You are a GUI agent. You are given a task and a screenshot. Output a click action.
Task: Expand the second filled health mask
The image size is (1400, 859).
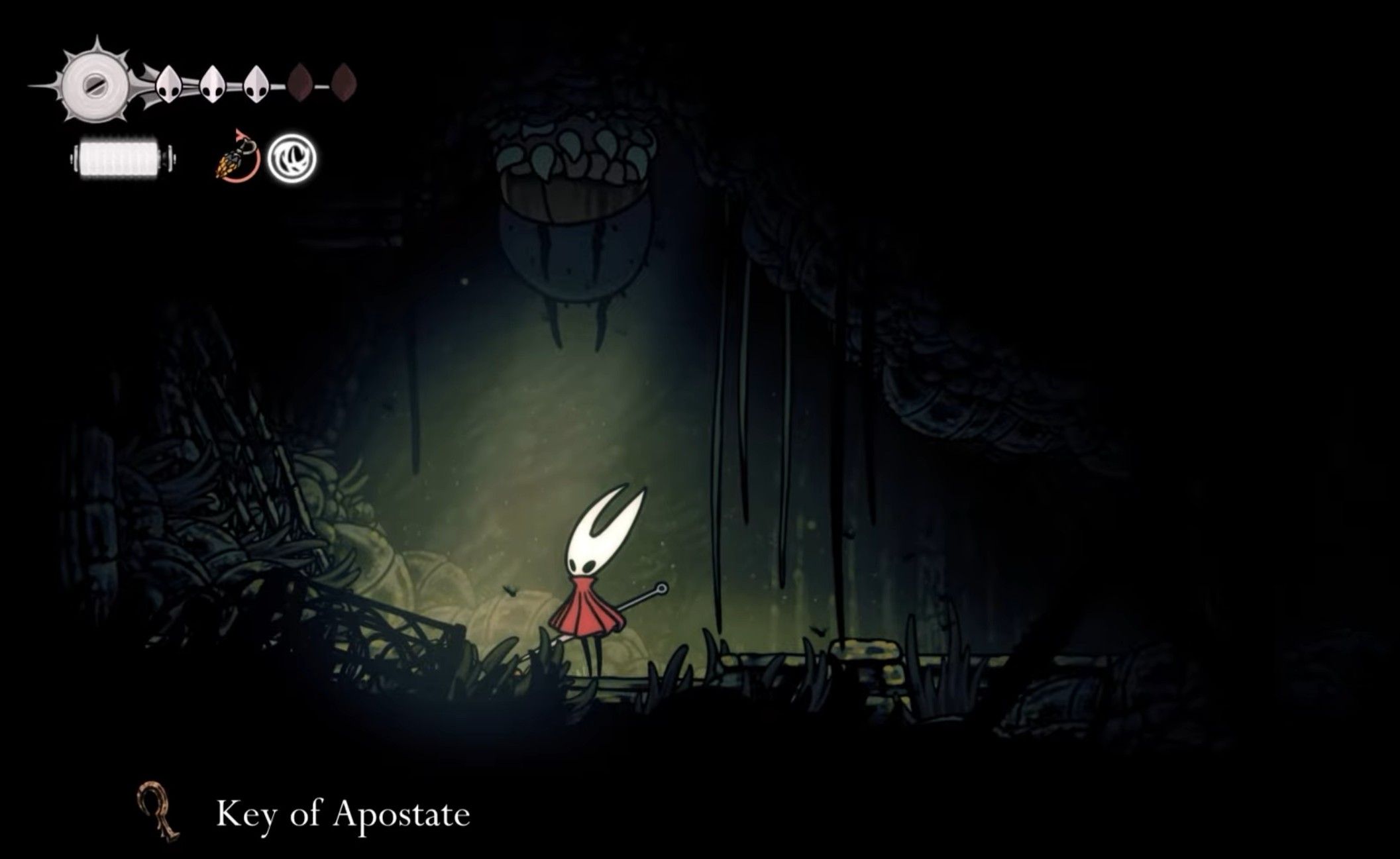click(x=213, y=83)
